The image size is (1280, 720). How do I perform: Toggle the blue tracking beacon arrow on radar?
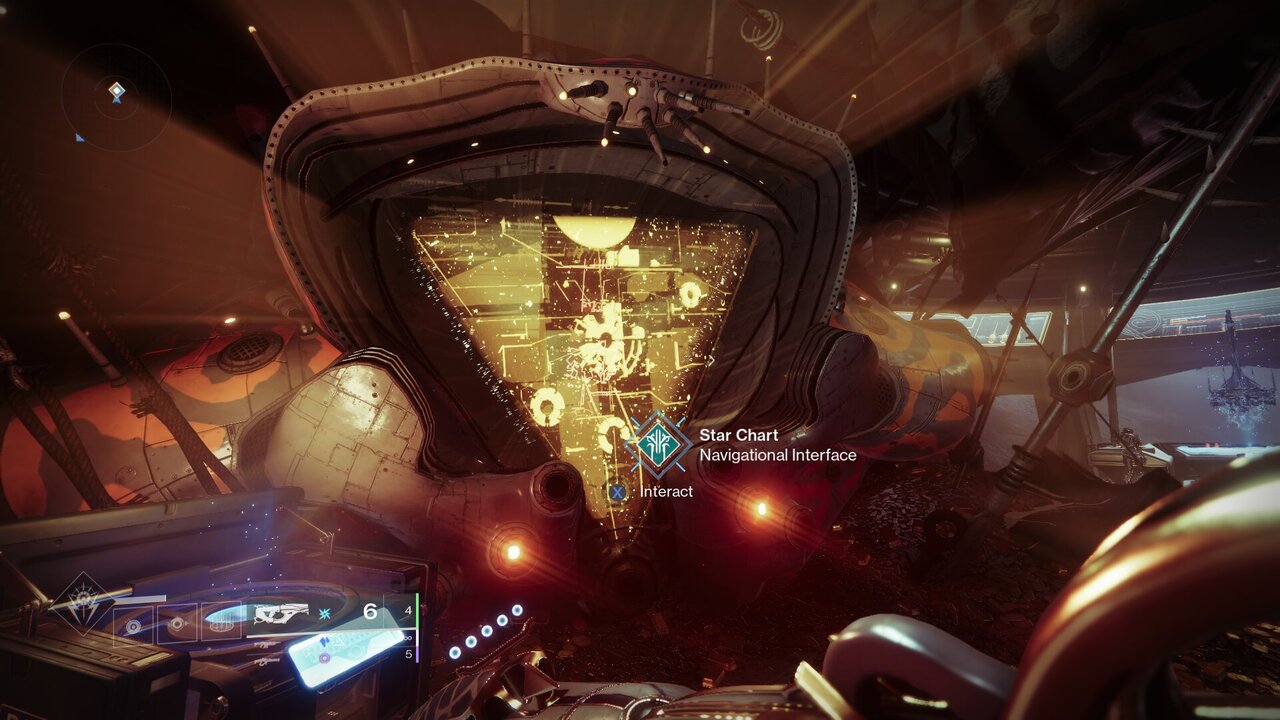[x=79, y=138]
